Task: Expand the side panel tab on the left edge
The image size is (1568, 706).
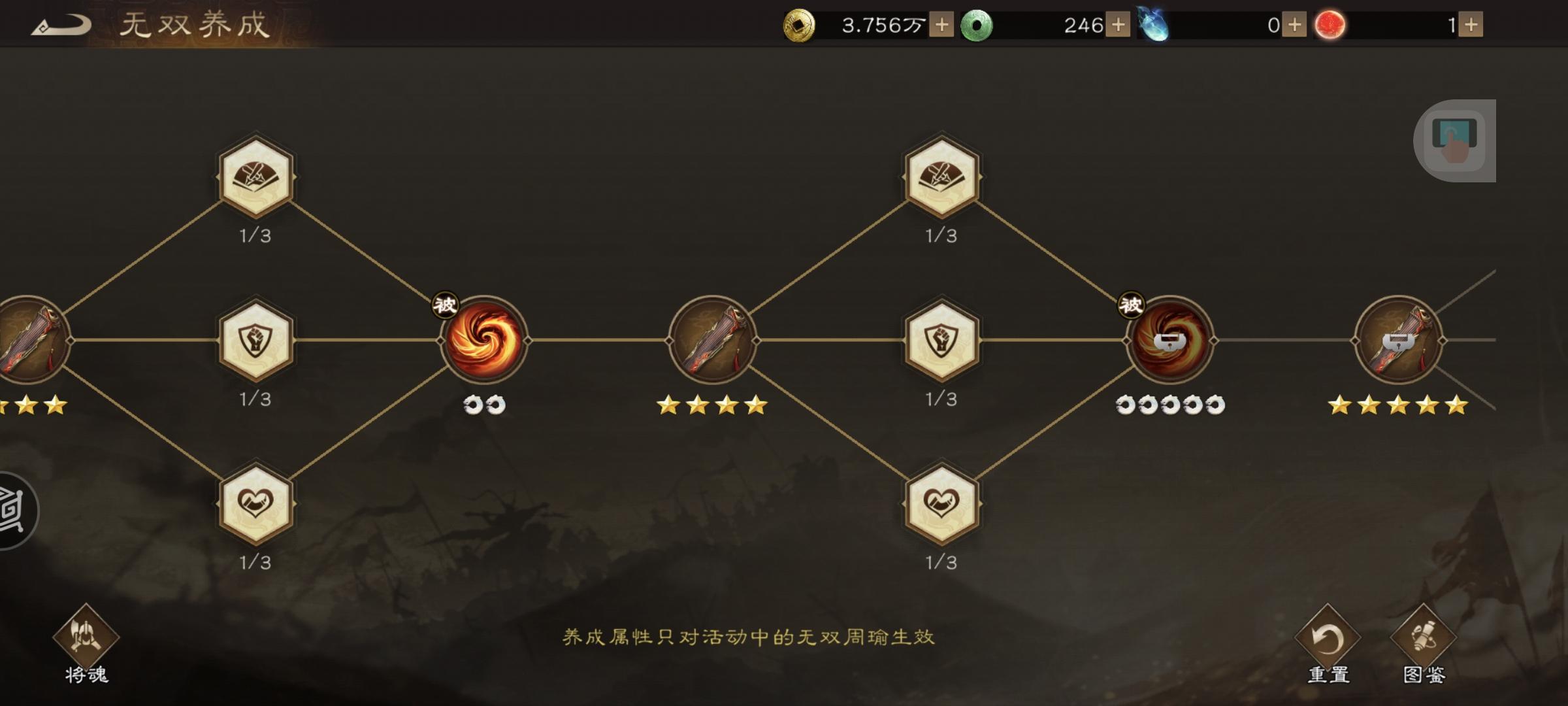Action: (16, 510)
